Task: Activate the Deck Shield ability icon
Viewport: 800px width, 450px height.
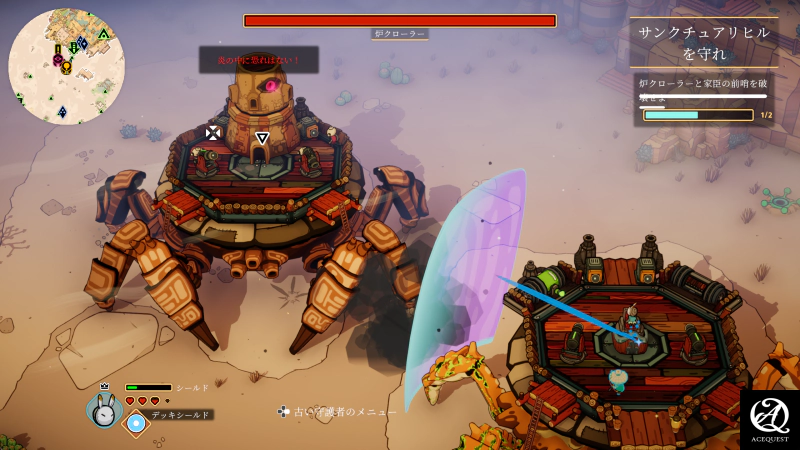Action: tap(136, 423)
